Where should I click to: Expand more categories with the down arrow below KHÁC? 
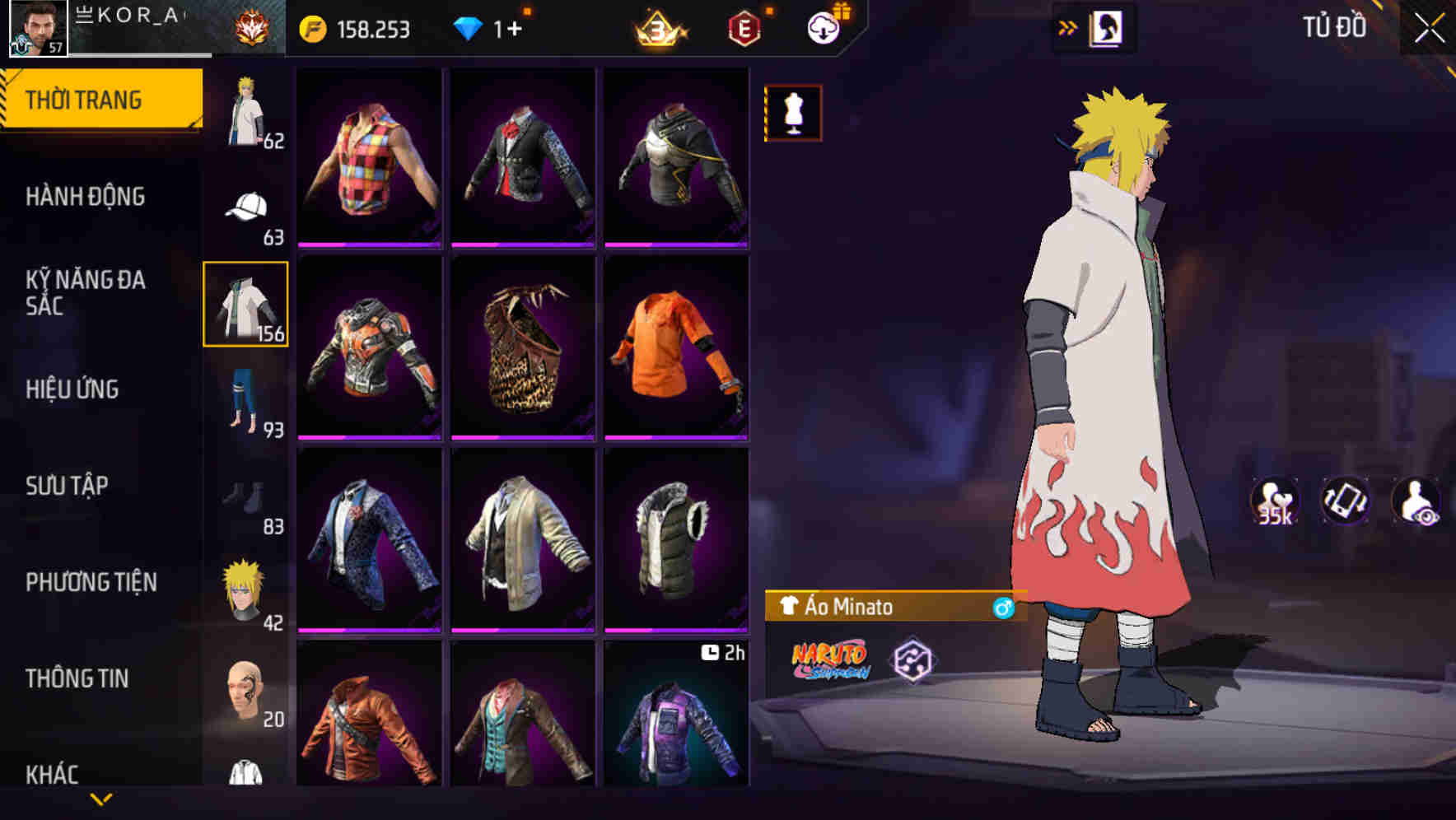click(103, 799)
